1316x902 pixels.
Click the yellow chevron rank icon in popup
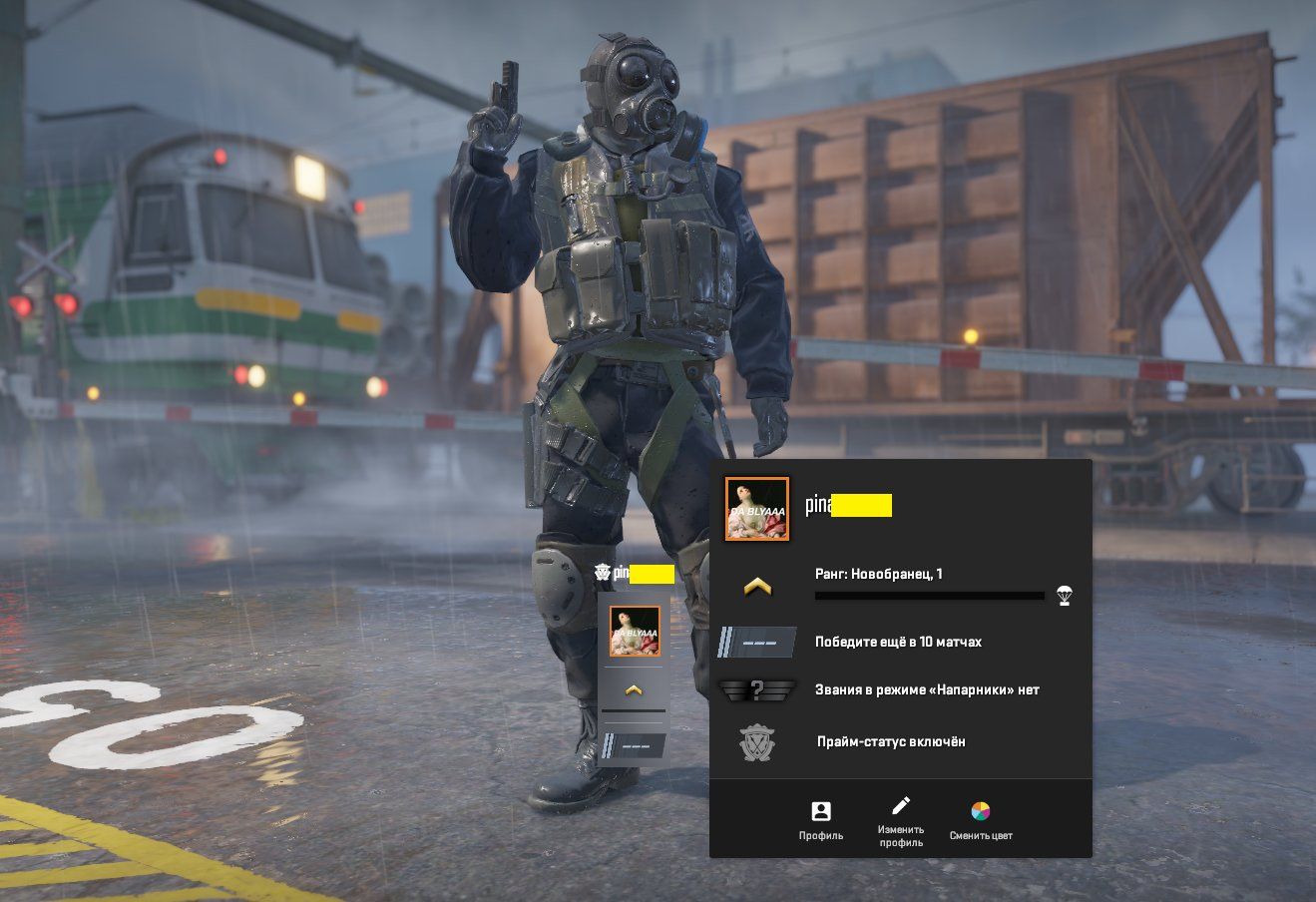(757, 588)
